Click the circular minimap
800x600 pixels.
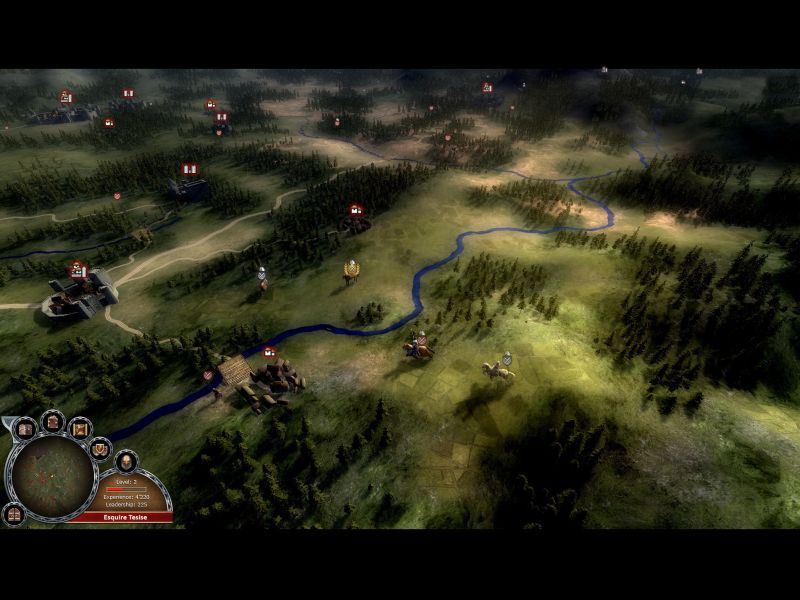(x=52, y=476)
